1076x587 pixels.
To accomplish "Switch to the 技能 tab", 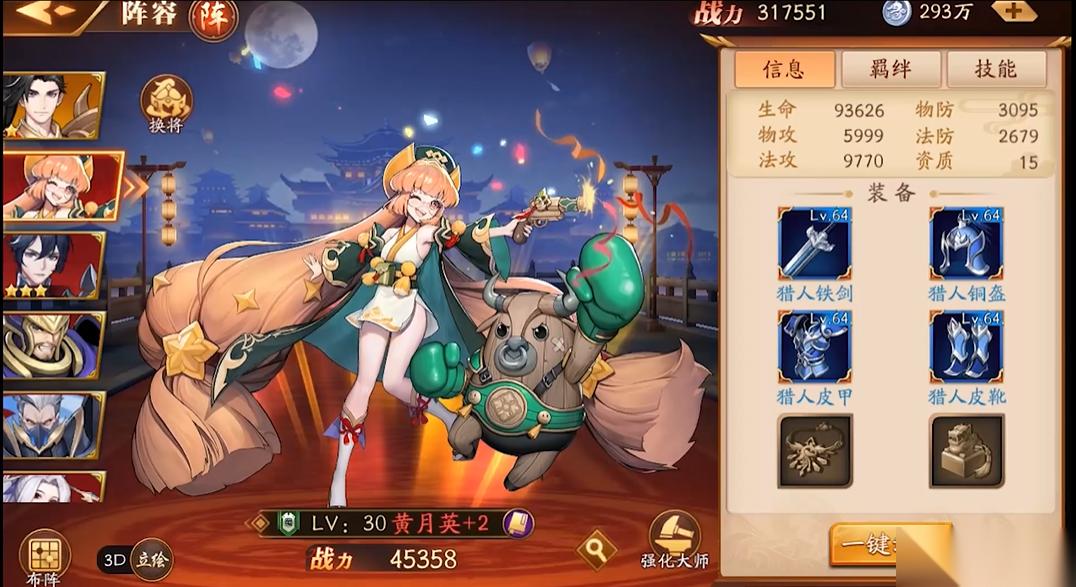I will tap(995, 68).
